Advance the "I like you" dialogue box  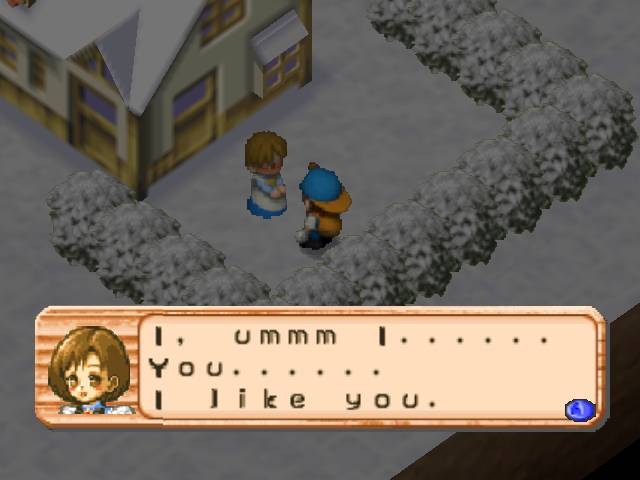coord(579,409)
